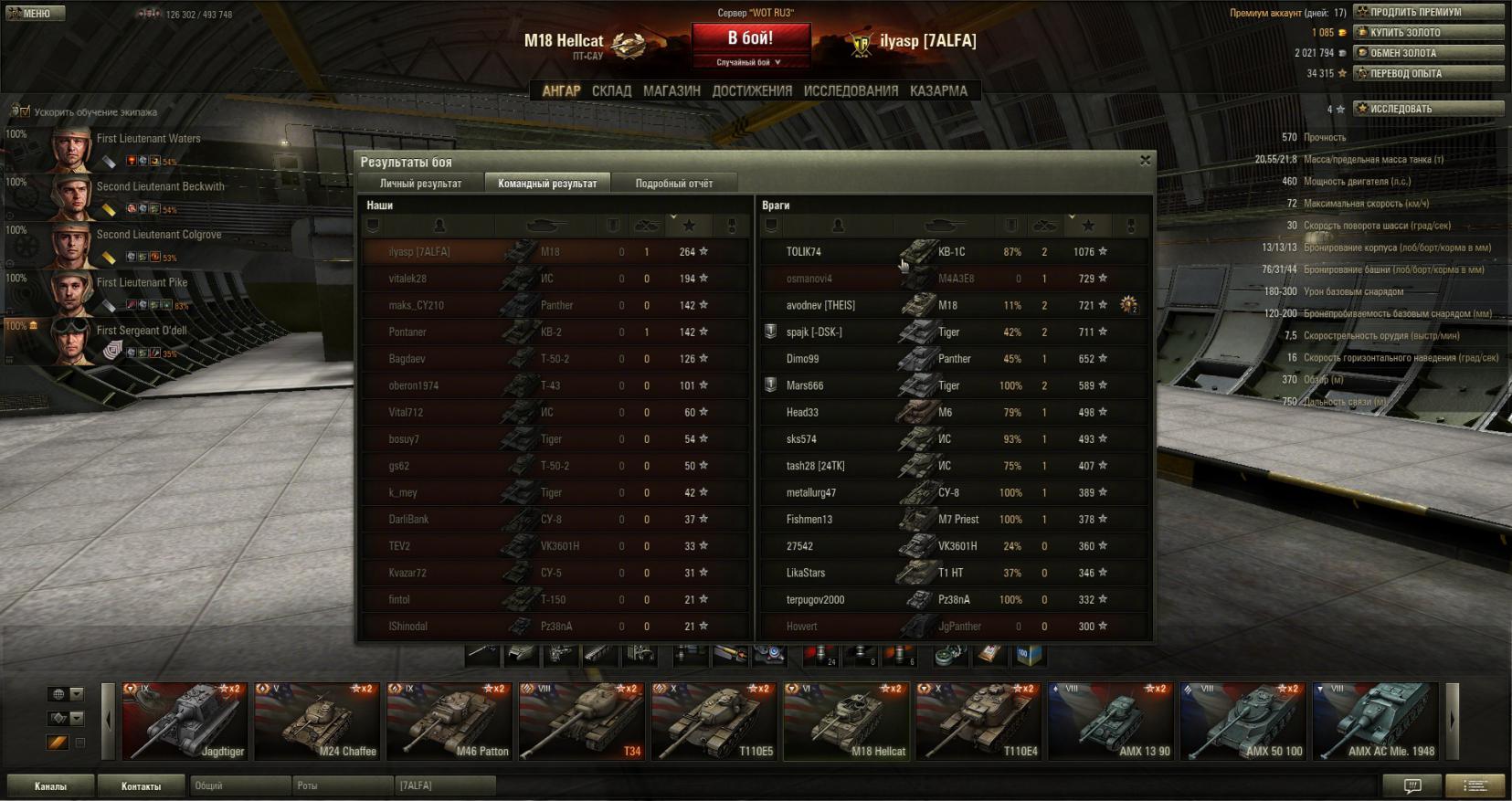This screenshot has height=801, width=1512.
Task: Switch to Личный результат tab
Action: click(420, 184)
